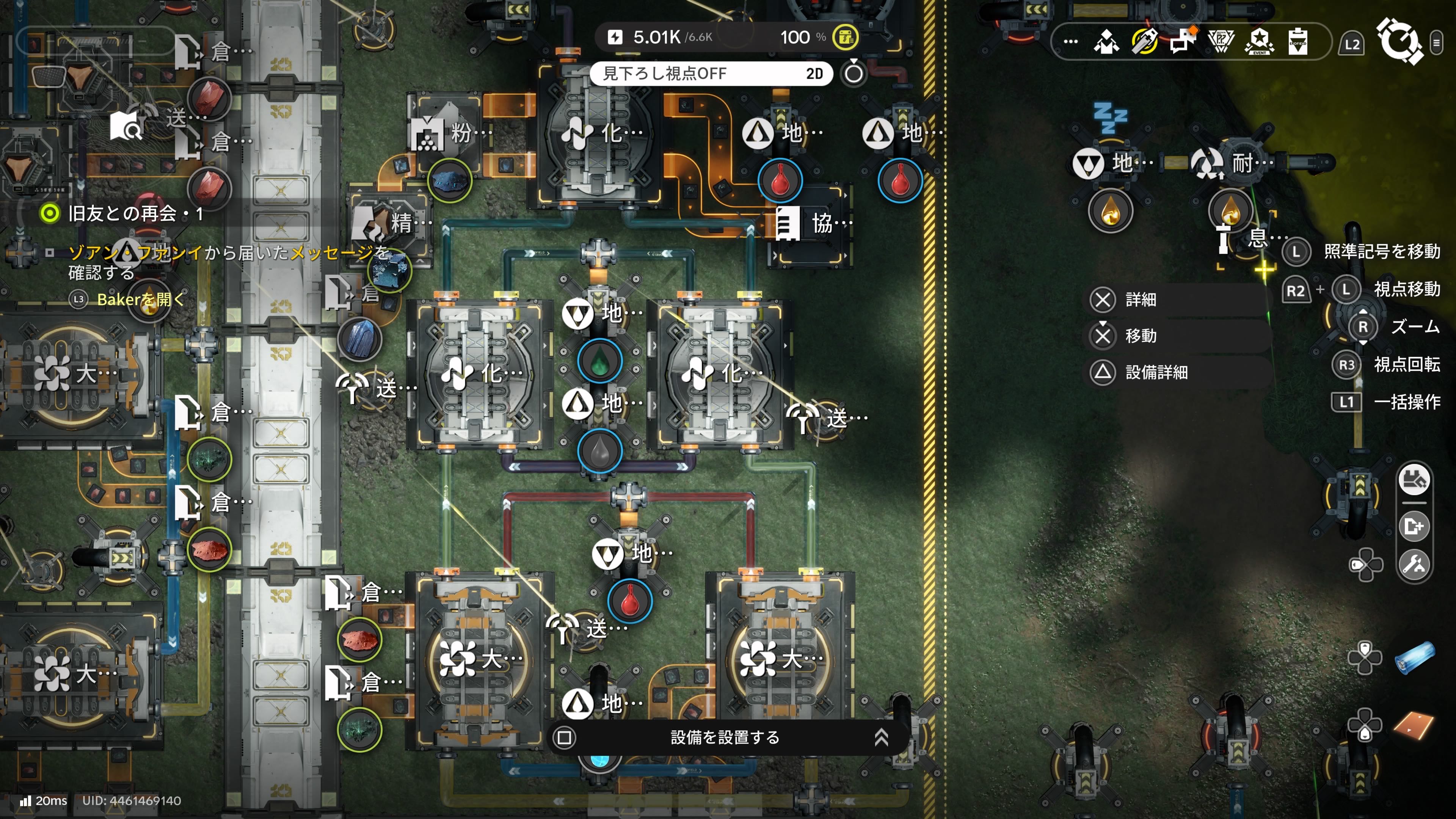Open 設備詳細 facility details

coord(1155,372)
